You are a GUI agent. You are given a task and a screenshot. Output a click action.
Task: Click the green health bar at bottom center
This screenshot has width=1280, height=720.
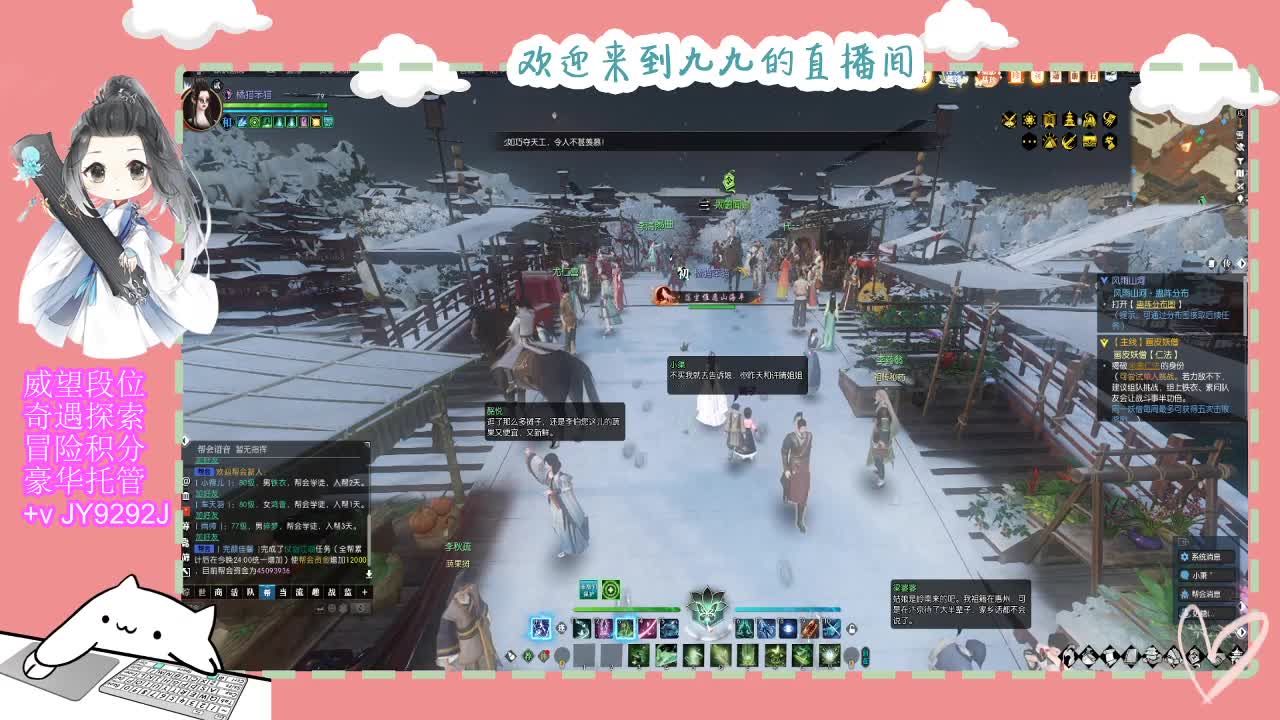click(625, 609)
